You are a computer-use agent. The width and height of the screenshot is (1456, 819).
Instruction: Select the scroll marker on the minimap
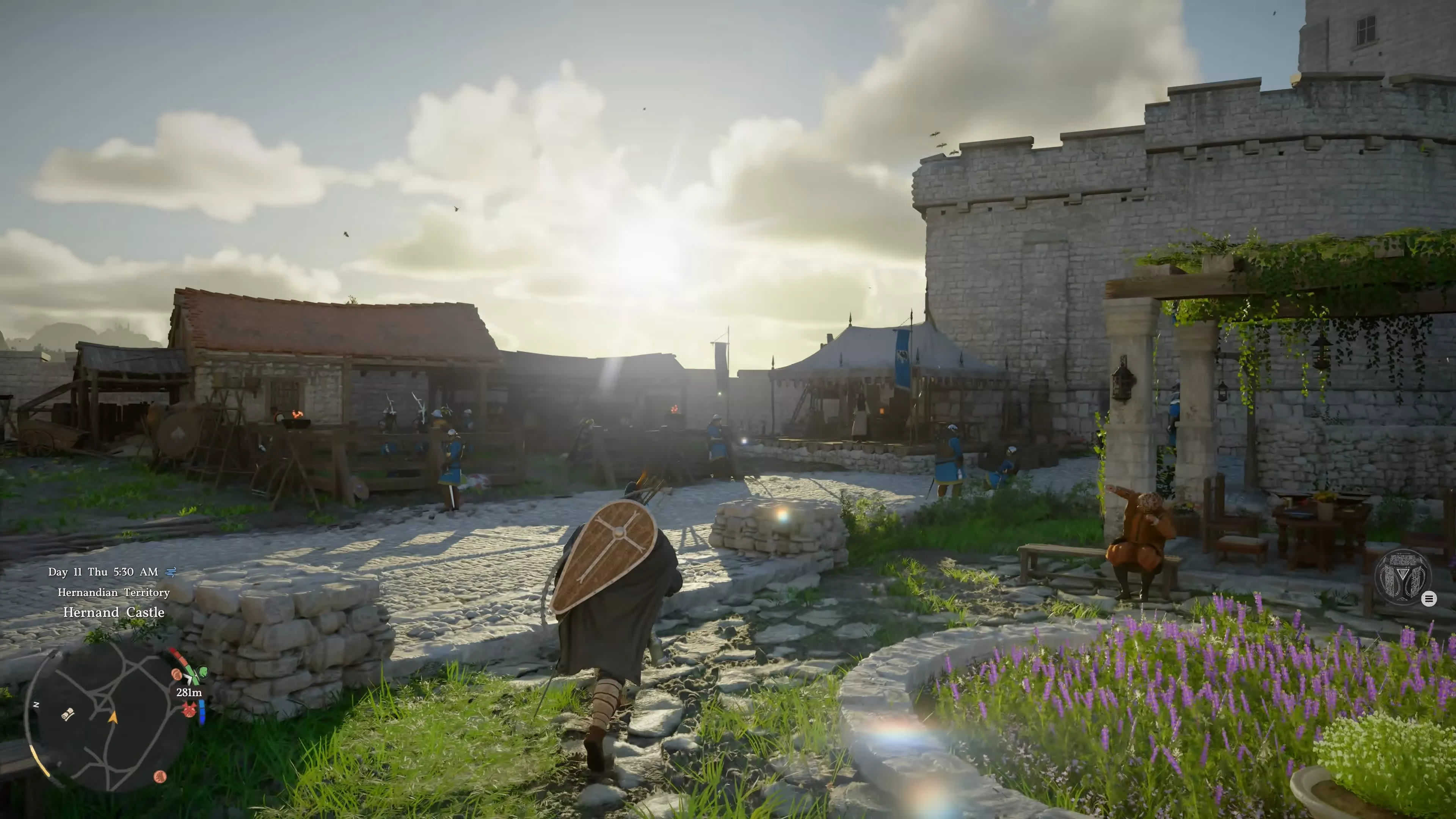(68, 714)
